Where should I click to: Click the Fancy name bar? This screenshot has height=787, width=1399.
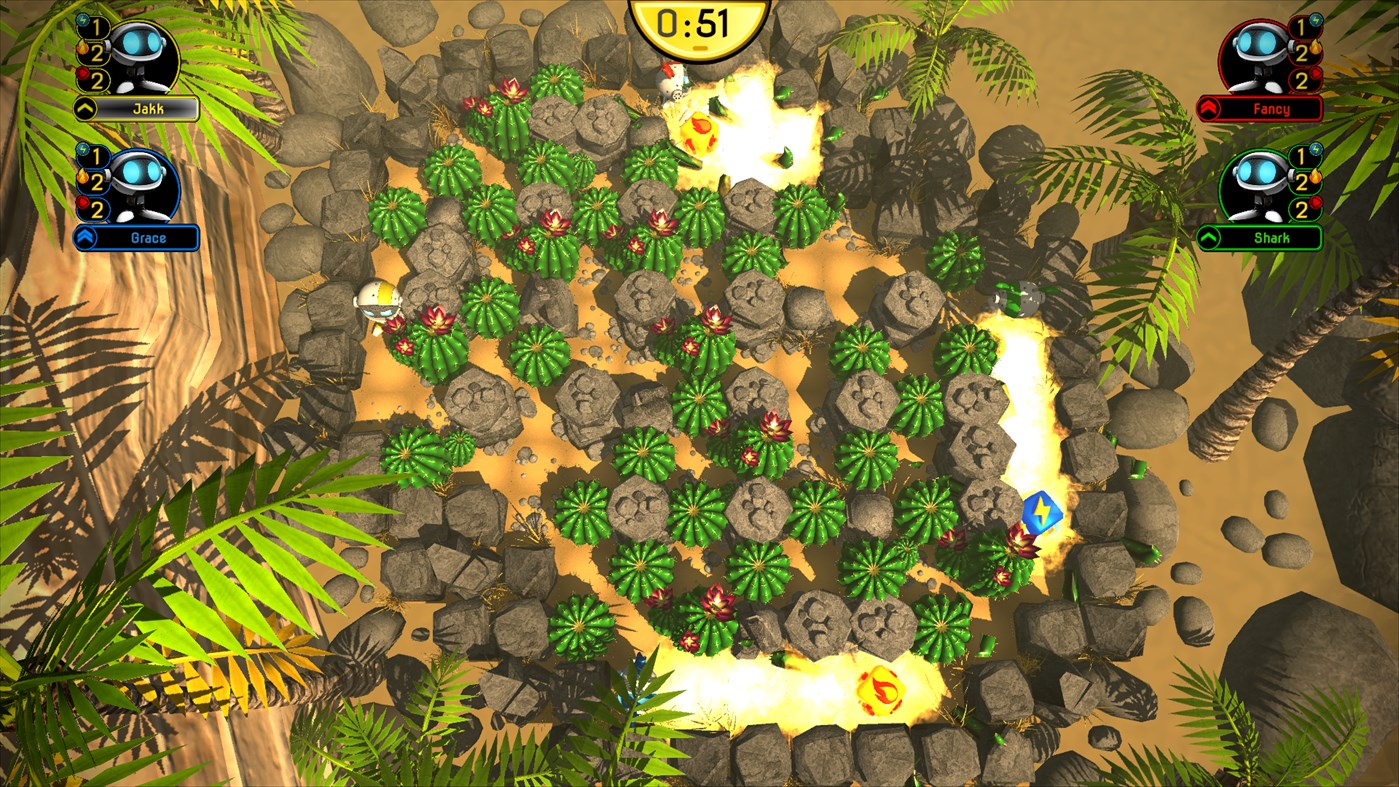[x=1272, y=108]
